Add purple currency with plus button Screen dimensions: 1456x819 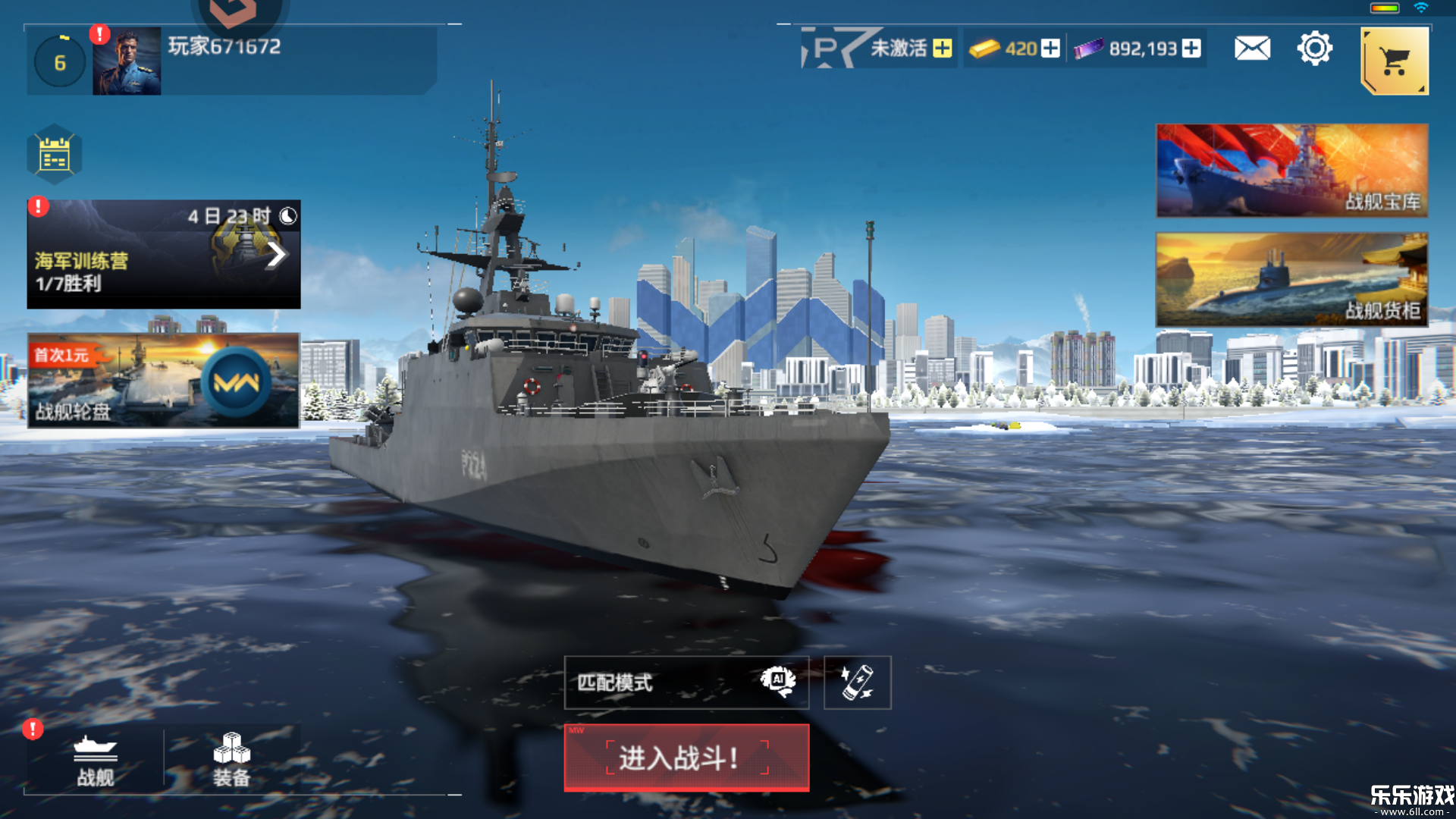(1191, 49)
